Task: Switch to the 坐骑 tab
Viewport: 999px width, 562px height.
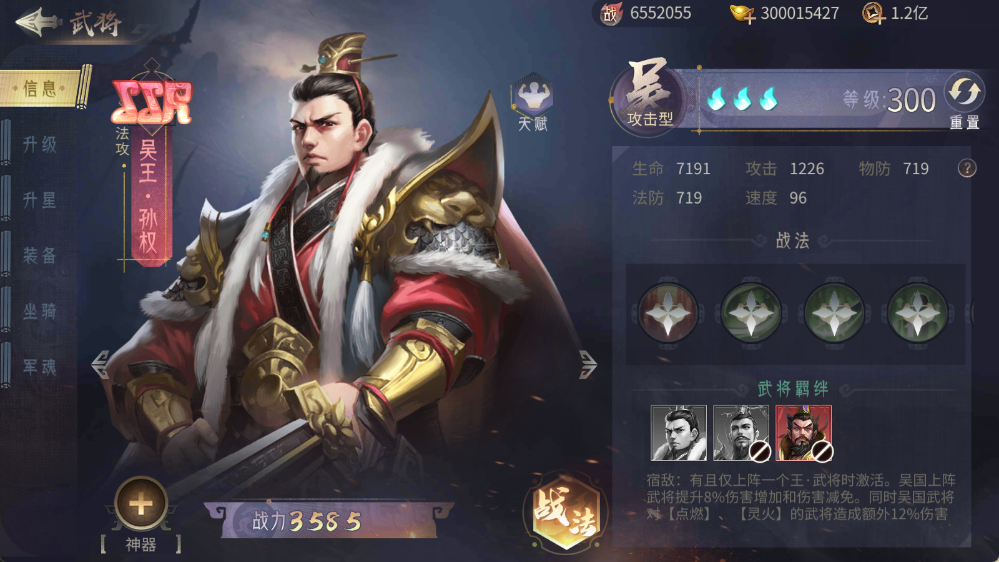Action: click(x=40, y=312)
